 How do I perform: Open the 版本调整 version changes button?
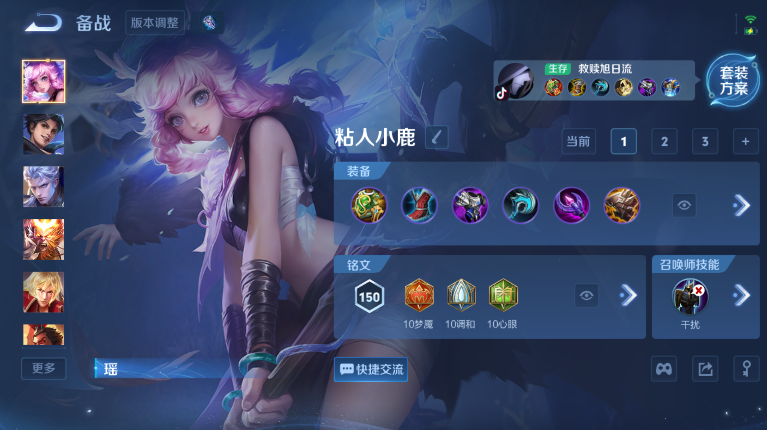[x=155, y=23]
